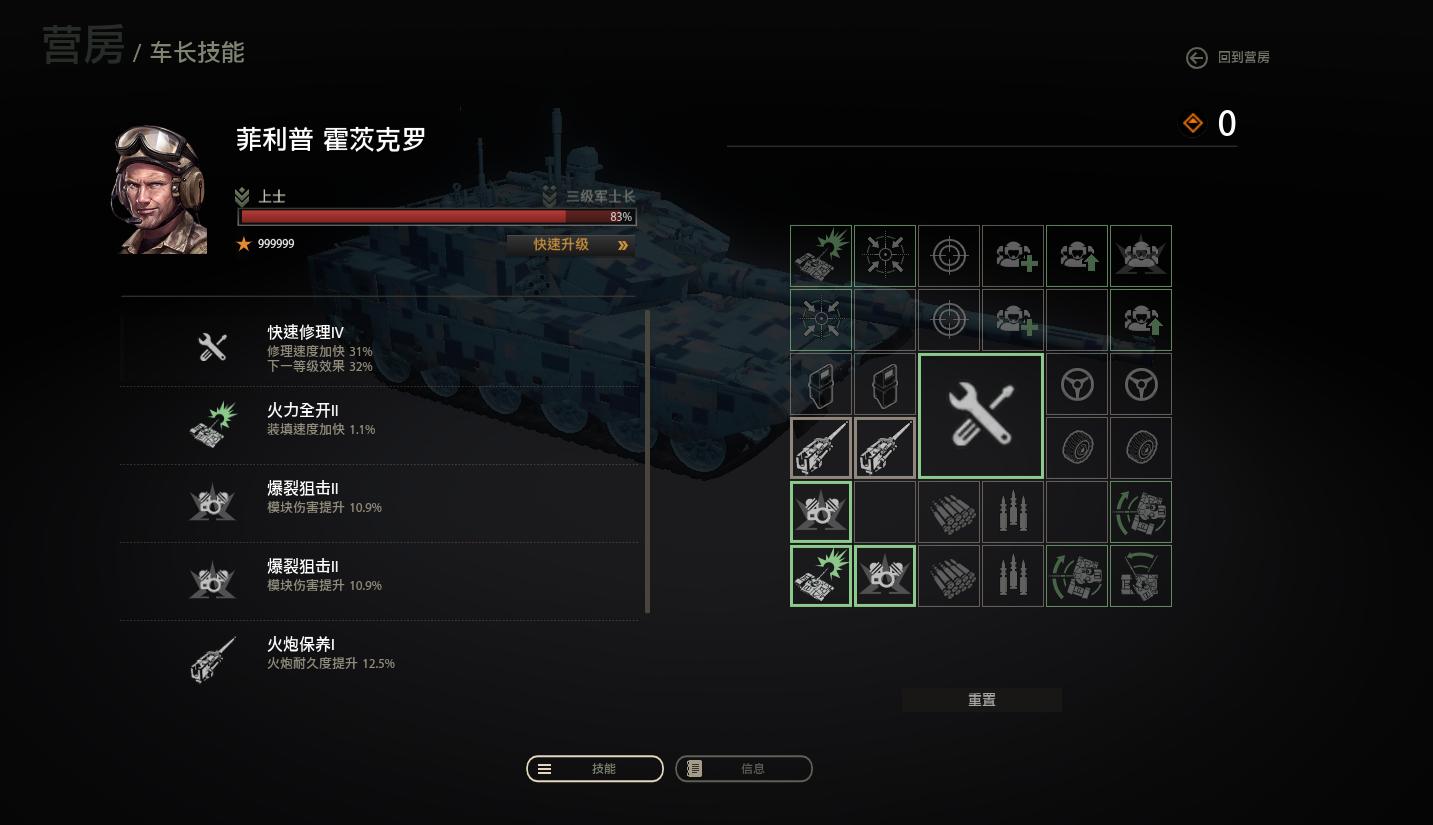Open the crew member add skill icon
Viewport: 1433px width, 825px height.
pos(1012,255)
